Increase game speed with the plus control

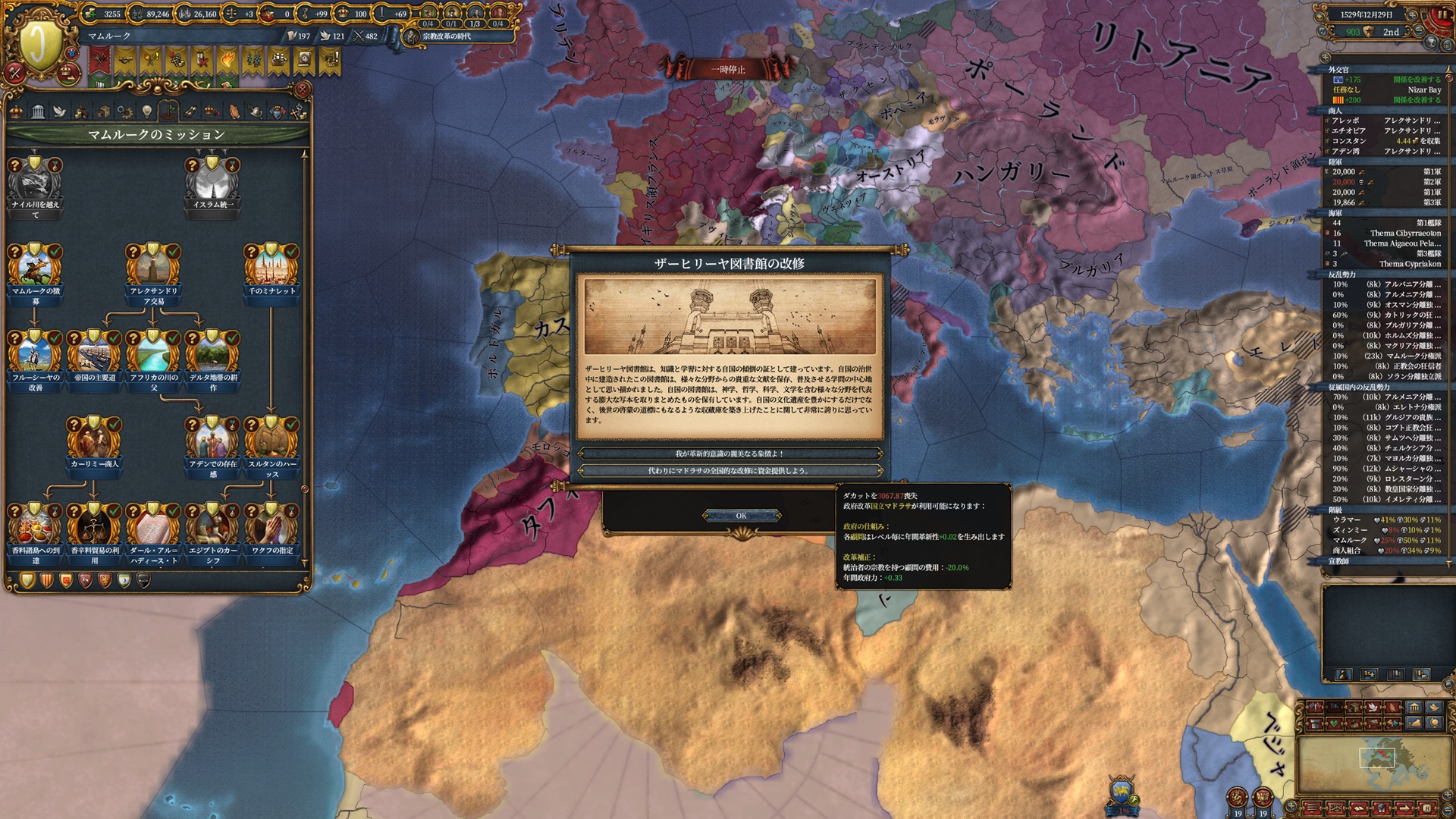(x=1412, y=16)
